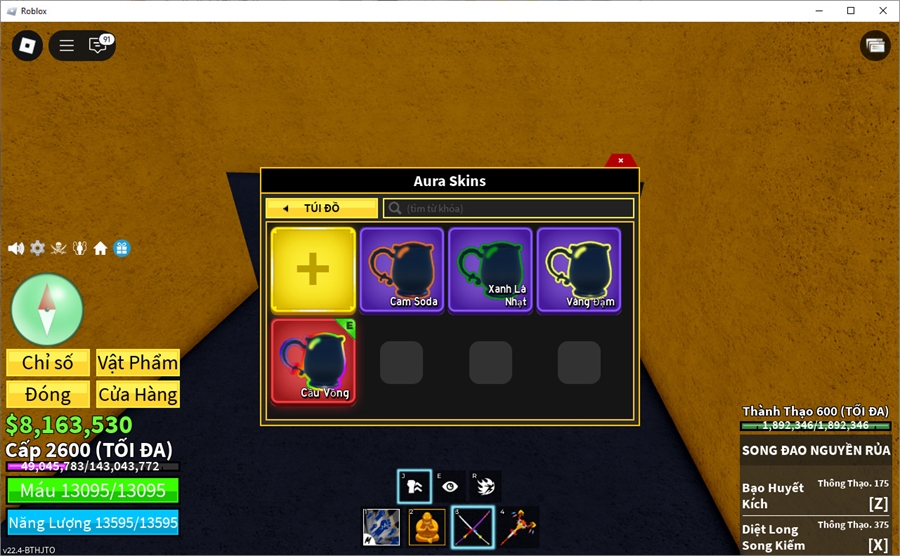This screenshot has width=900, height=556.
Task: Equip the crossed dual swords hotbar slot
Action: coord(472,527)
